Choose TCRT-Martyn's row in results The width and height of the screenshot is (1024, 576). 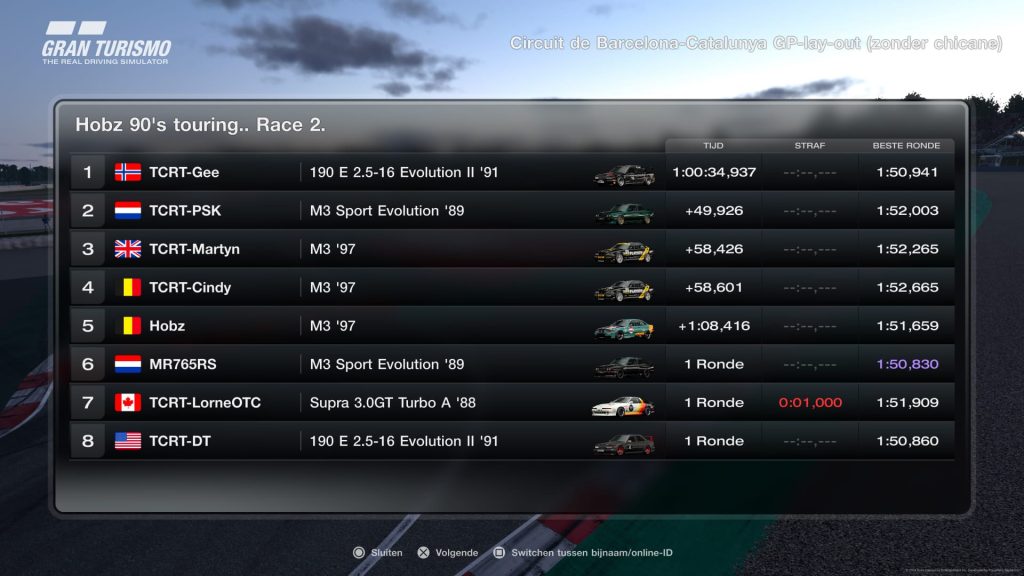[510, 249]
